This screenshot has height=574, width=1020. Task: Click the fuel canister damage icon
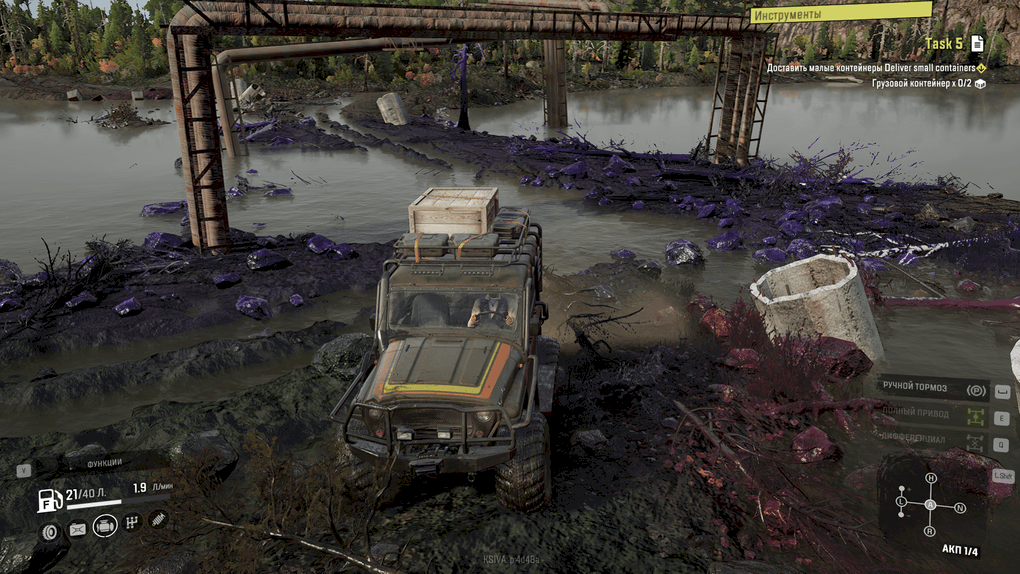(77, 529)
